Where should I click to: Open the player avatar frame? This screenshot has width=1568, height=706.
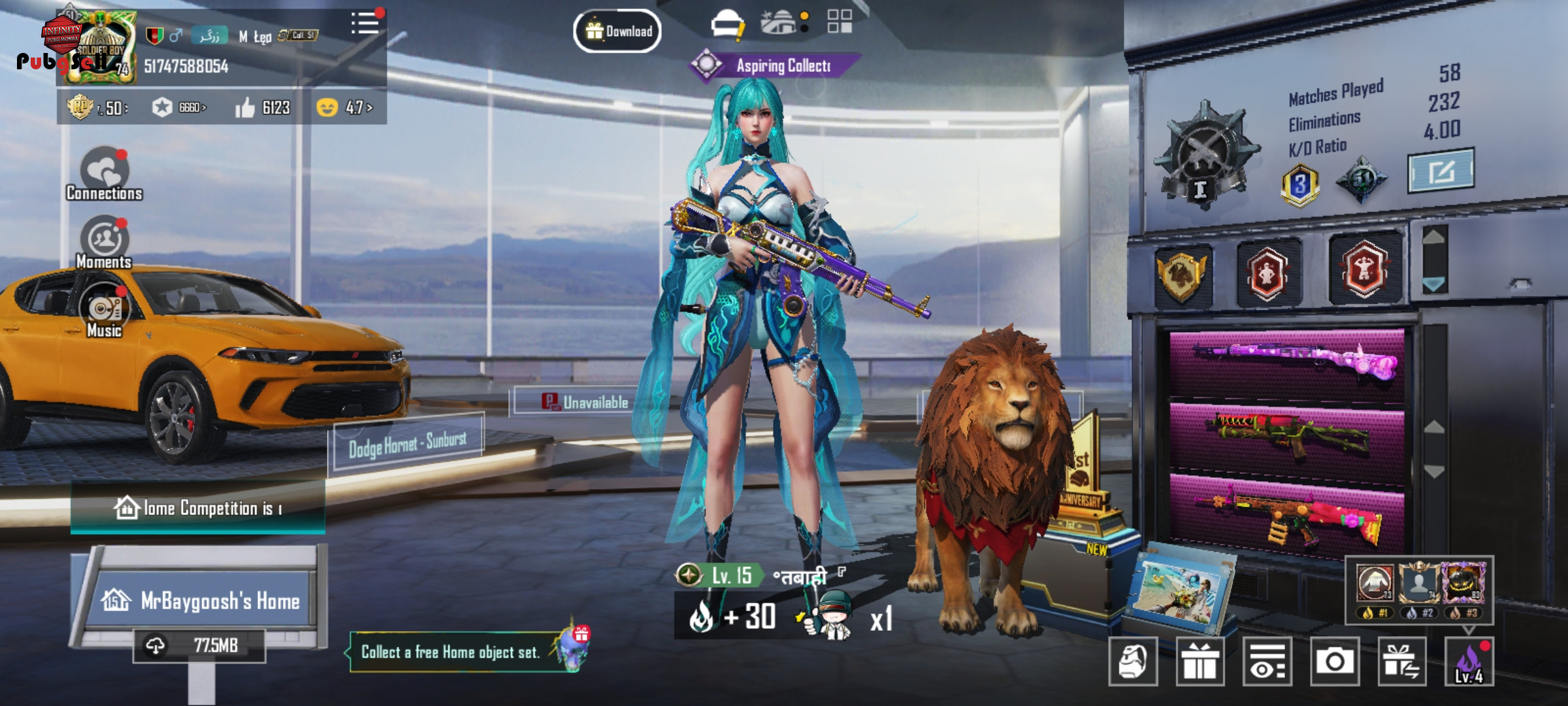[x=98, y=47]
